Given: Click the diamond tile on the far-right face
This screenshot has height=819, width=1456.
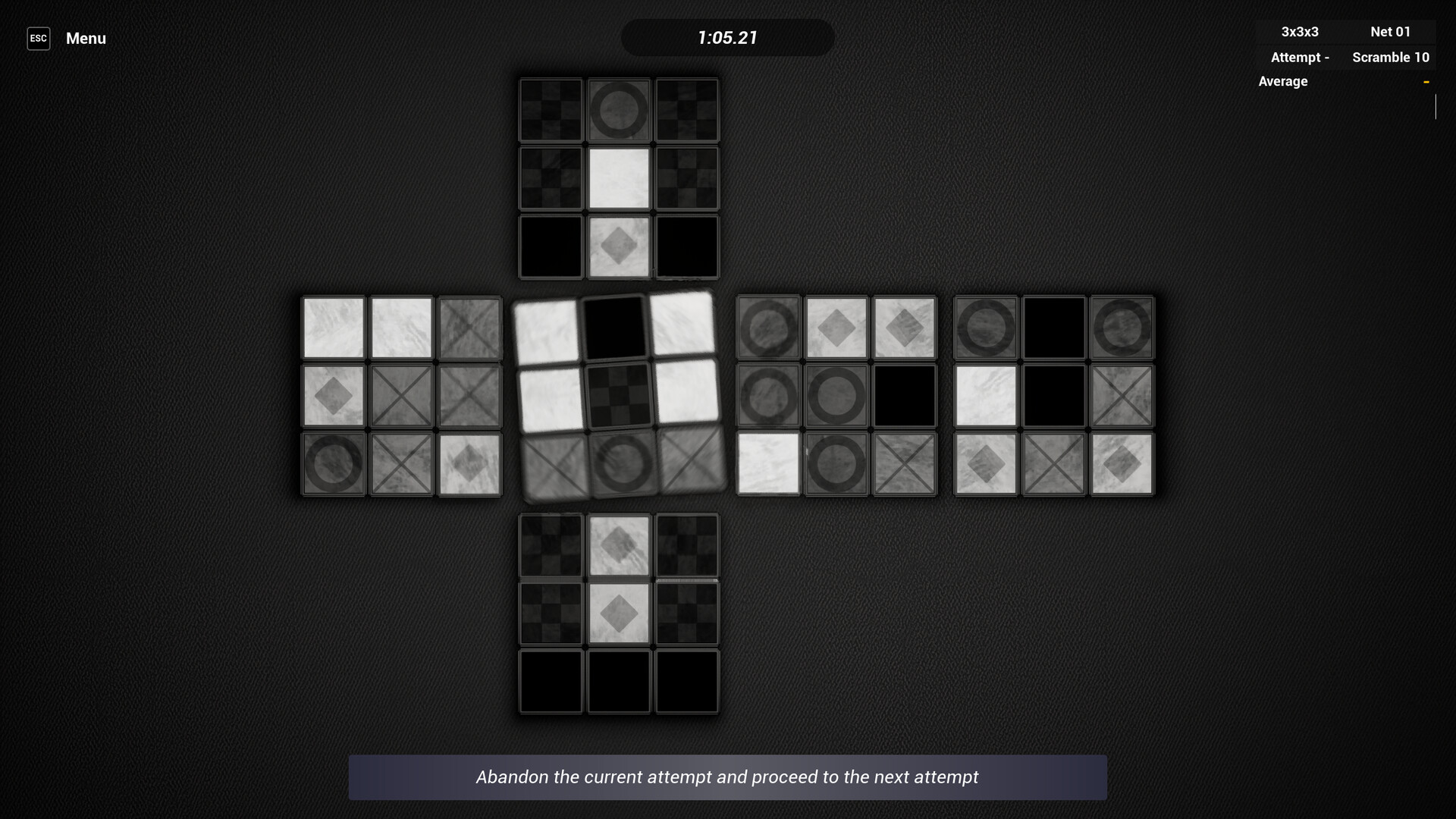Looking at the screenshot, I should 985,463.
